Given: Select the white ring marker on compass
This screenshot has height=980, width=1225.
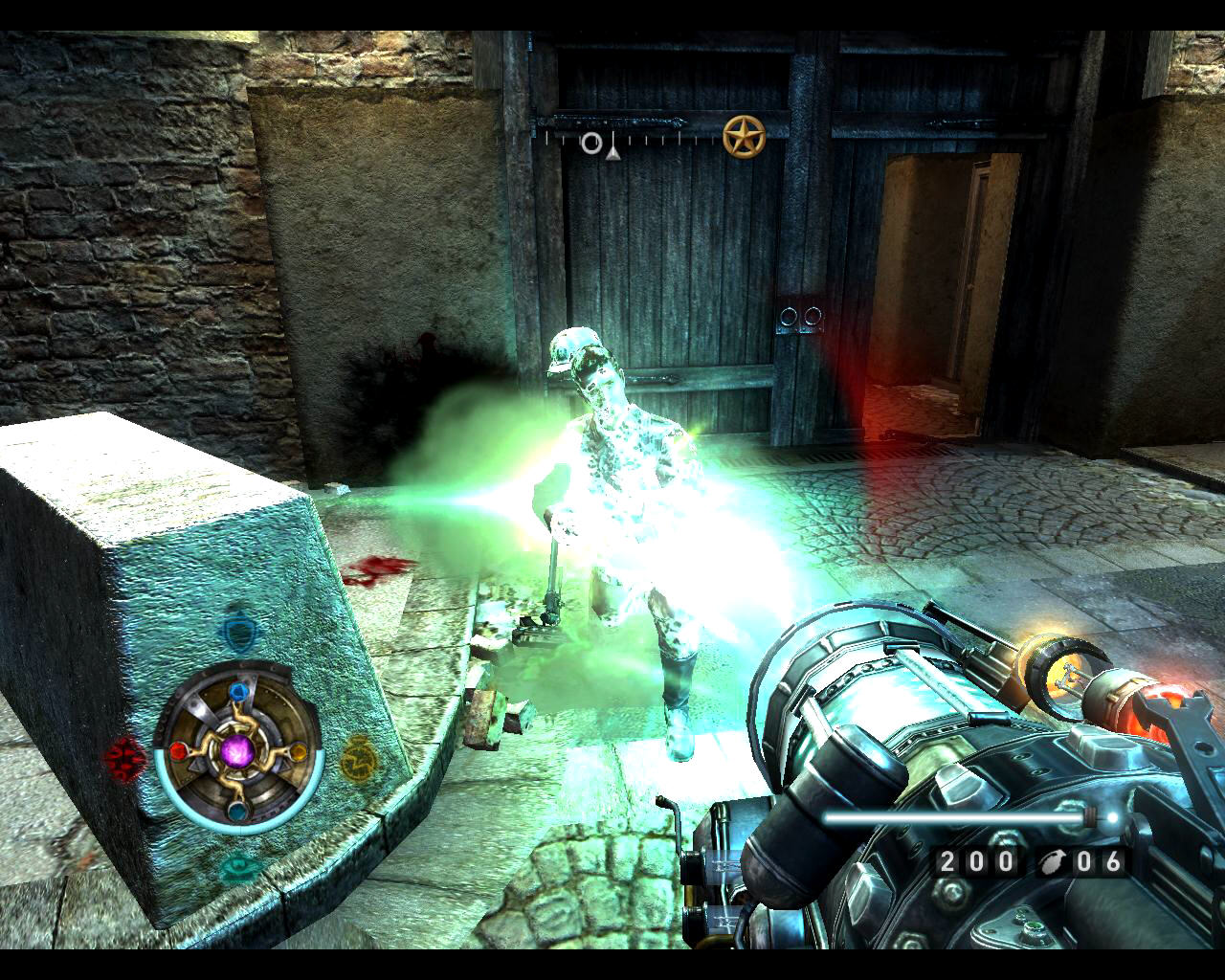Looking at the screenshot, I should (x=592, y=144).
